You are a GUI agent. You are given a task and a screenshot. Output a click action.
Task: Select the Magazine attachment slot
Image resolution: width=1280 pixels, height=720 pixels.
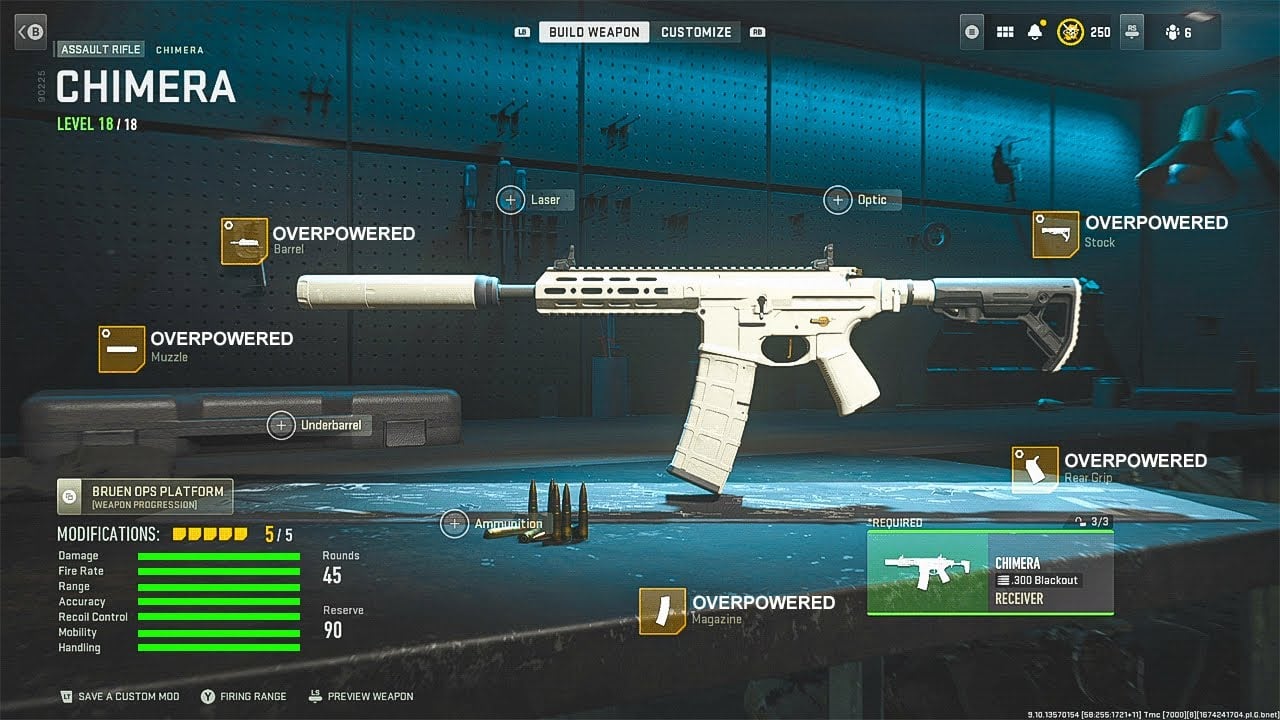[662, 610]
